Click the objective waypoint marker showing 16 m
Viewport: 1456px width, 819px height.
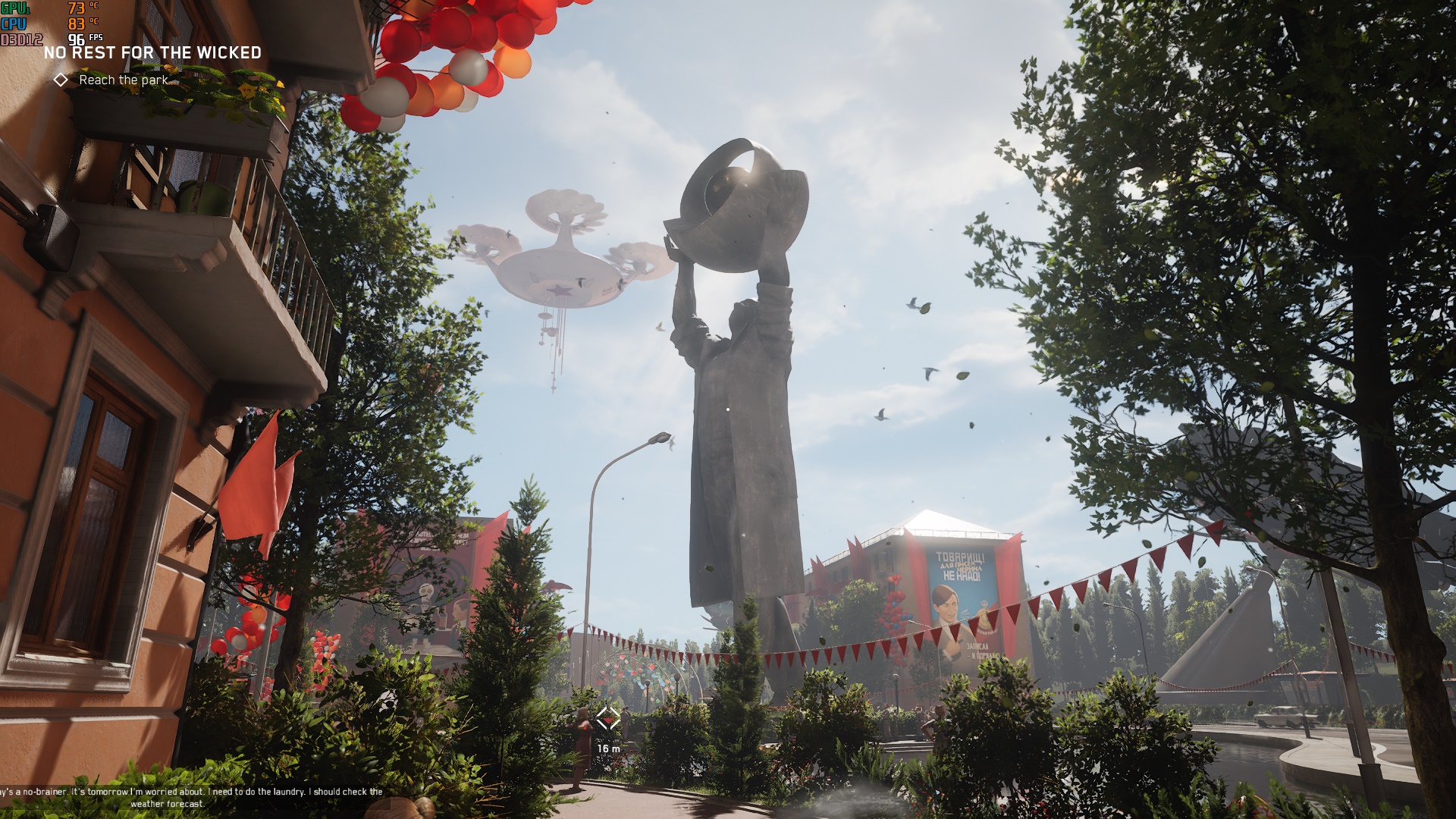[608, 719]
